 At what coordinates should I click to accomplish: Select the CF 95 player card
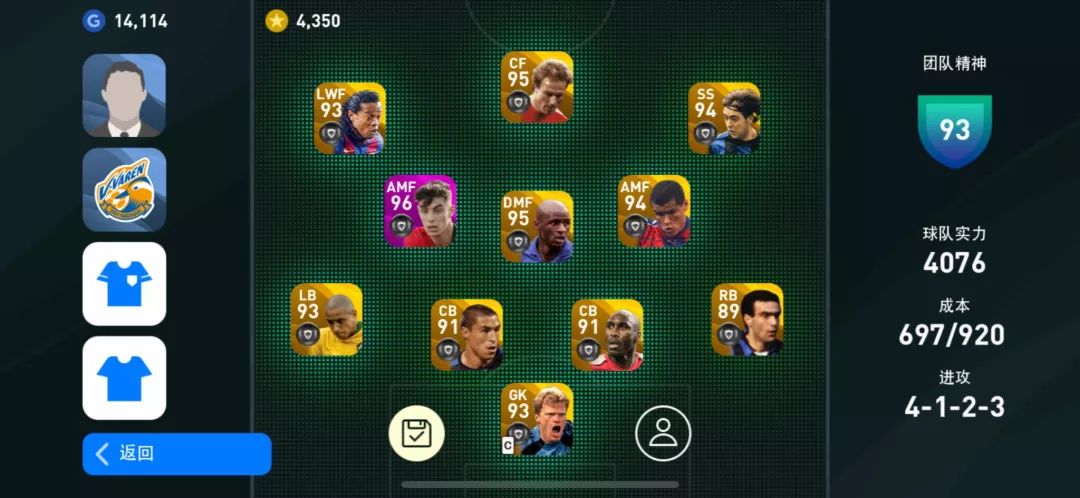coord(537,88)
